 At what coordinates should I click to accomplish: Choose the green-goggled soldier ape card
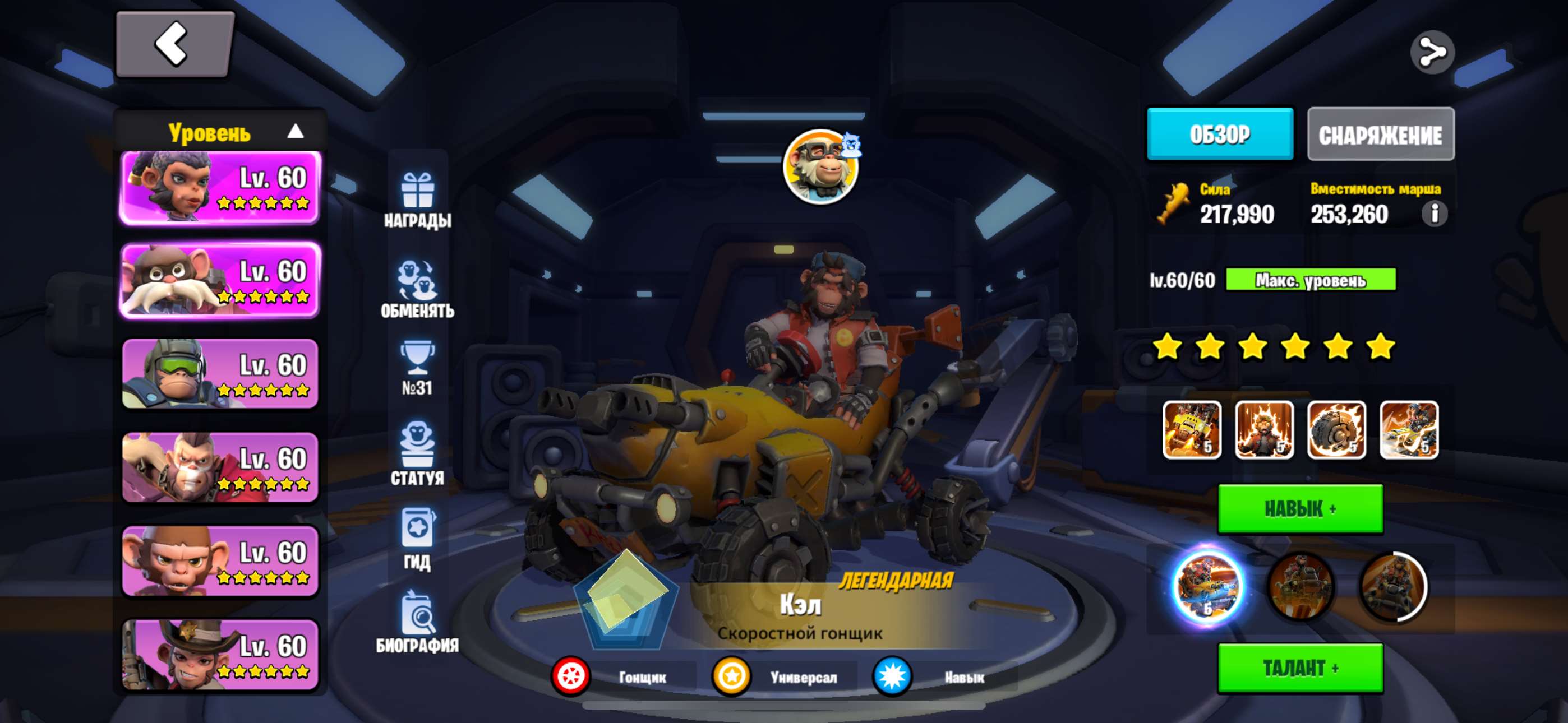220,374
